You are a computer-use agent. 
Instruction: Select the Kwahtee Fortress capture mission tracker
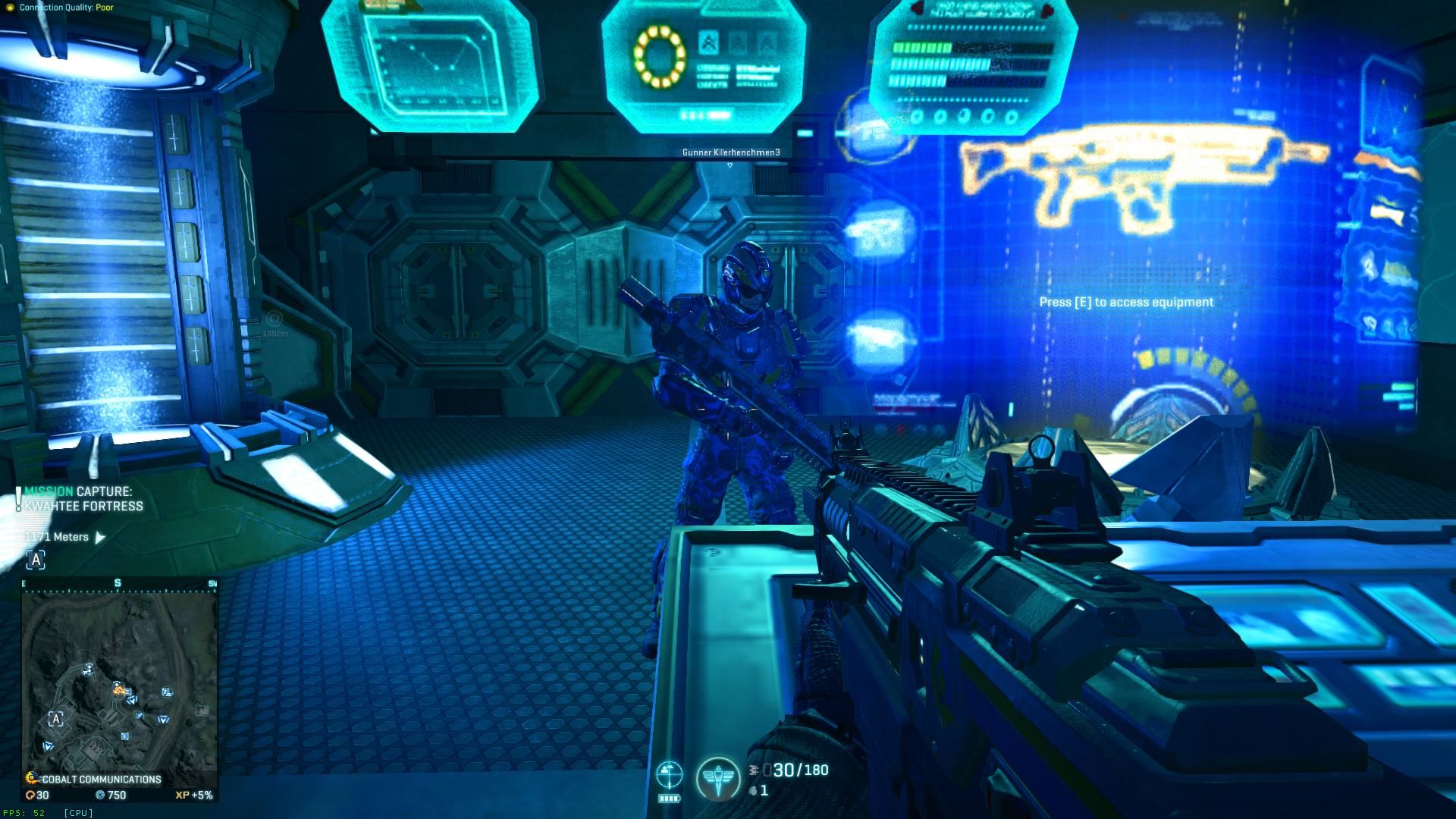[83, 499]
